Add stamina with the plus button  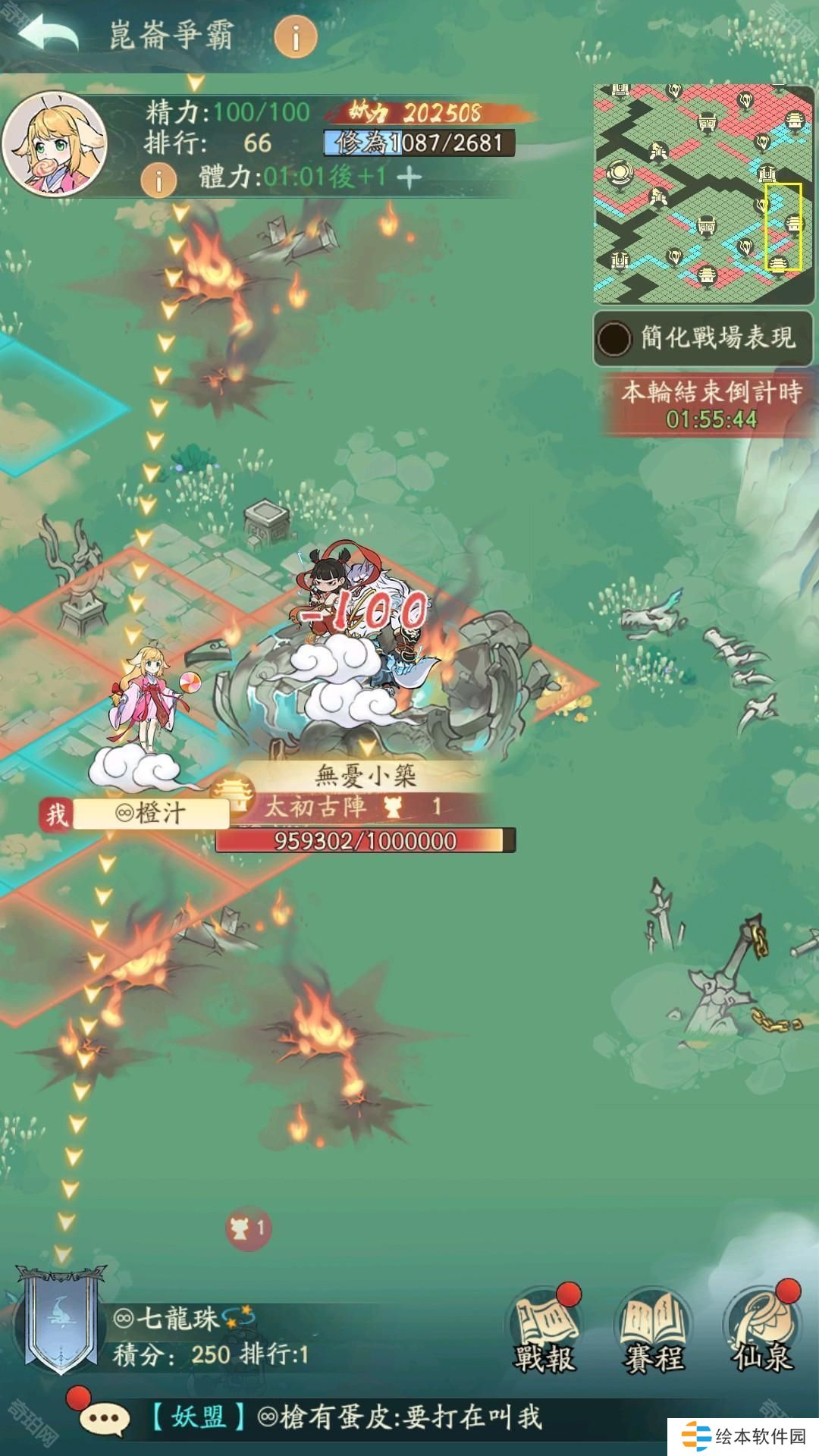click(409, 177)
